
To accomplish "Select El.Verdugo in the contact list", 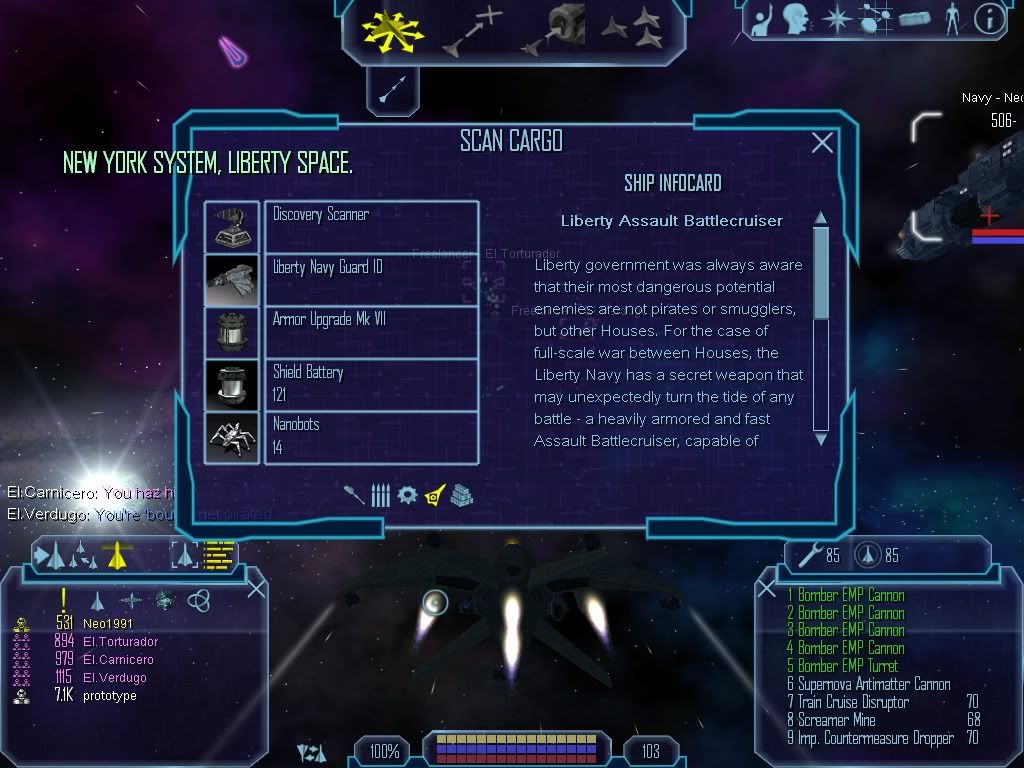I will pos(114,678).
